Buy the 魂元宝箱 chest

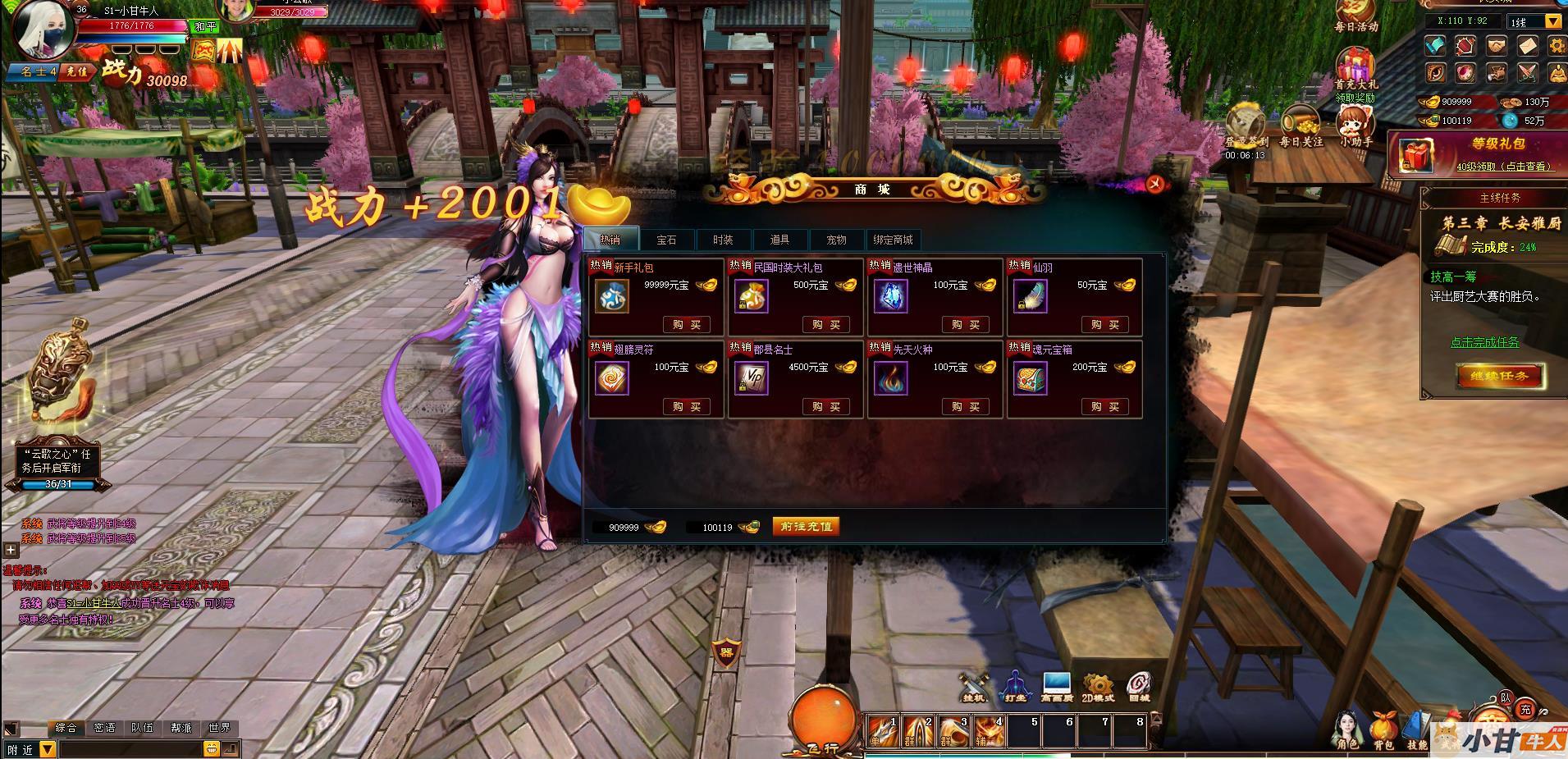(1104, 407)
